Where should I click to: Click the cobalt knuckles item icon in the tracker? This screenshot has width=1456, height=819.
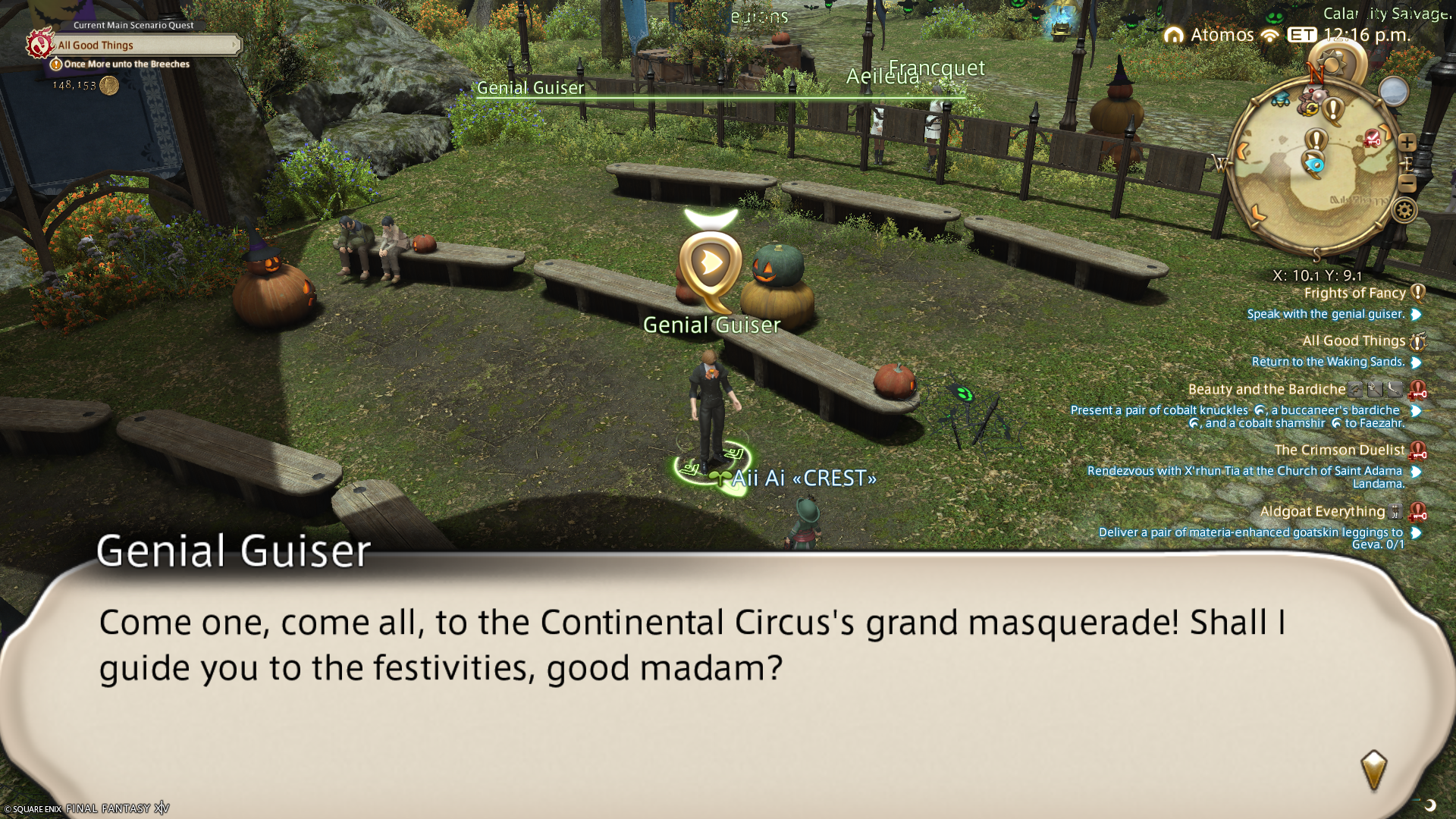[x=1260, y=410]
